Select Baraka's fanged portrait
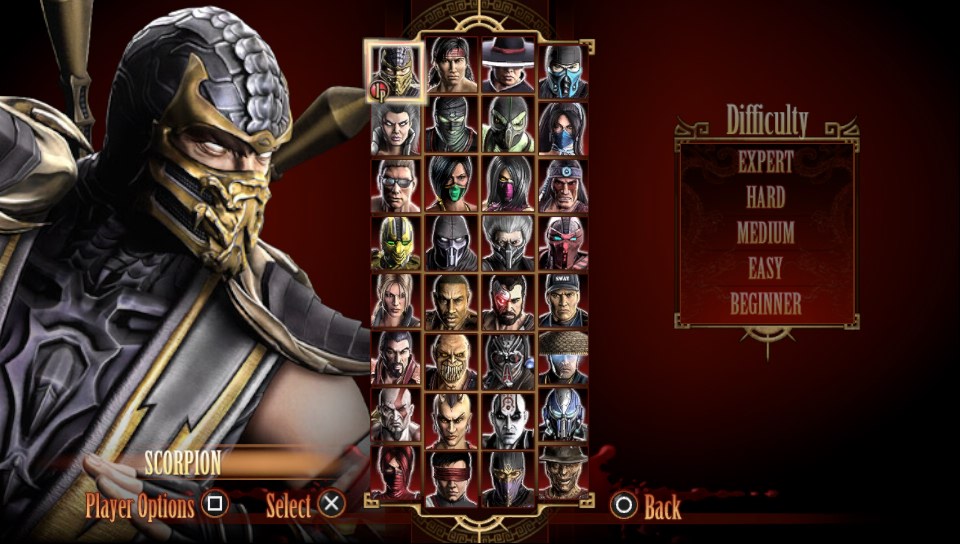Image resolution: width=960 pixels, height=544 pixels. 452,358
